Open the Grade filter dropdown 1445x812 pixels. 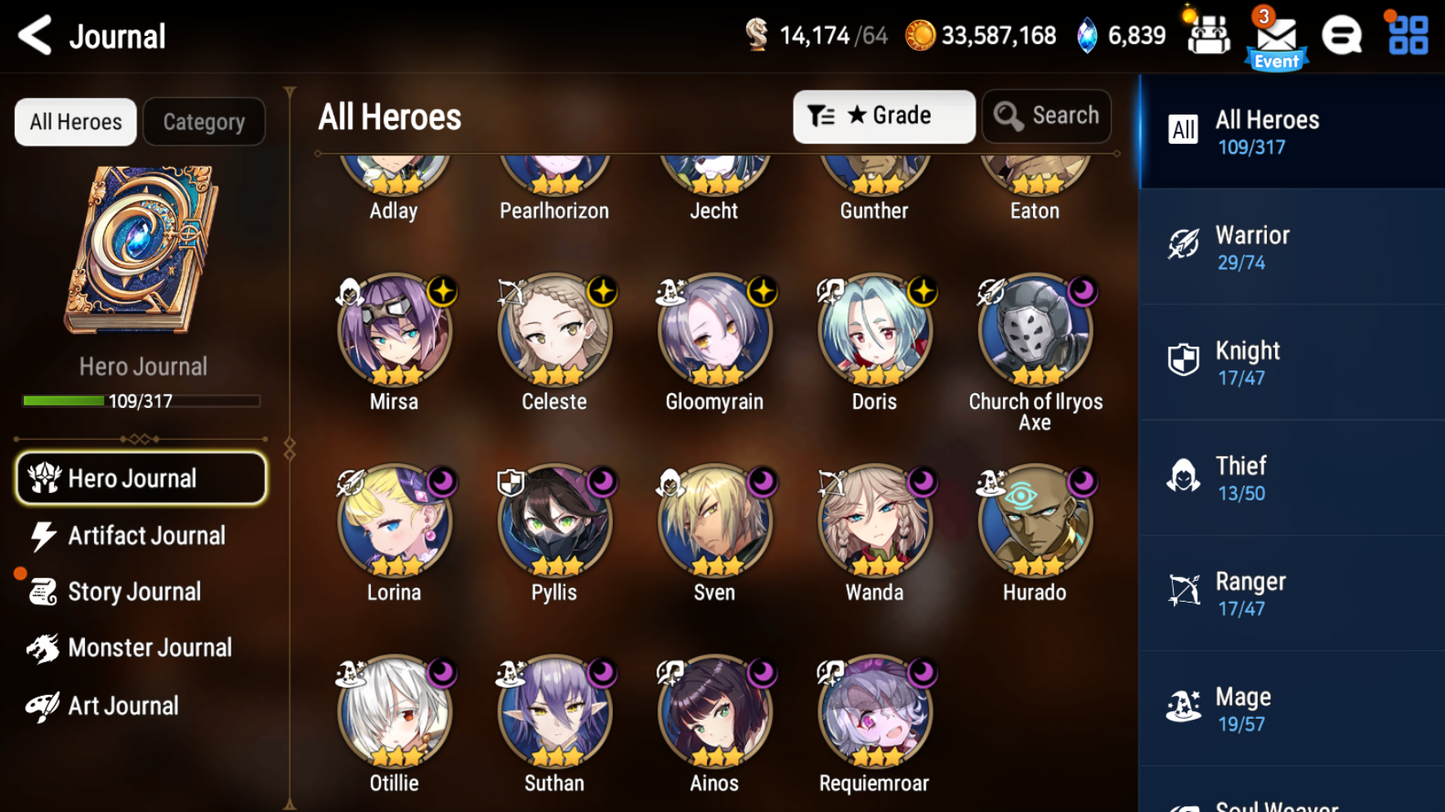click(x=884, y=116)
